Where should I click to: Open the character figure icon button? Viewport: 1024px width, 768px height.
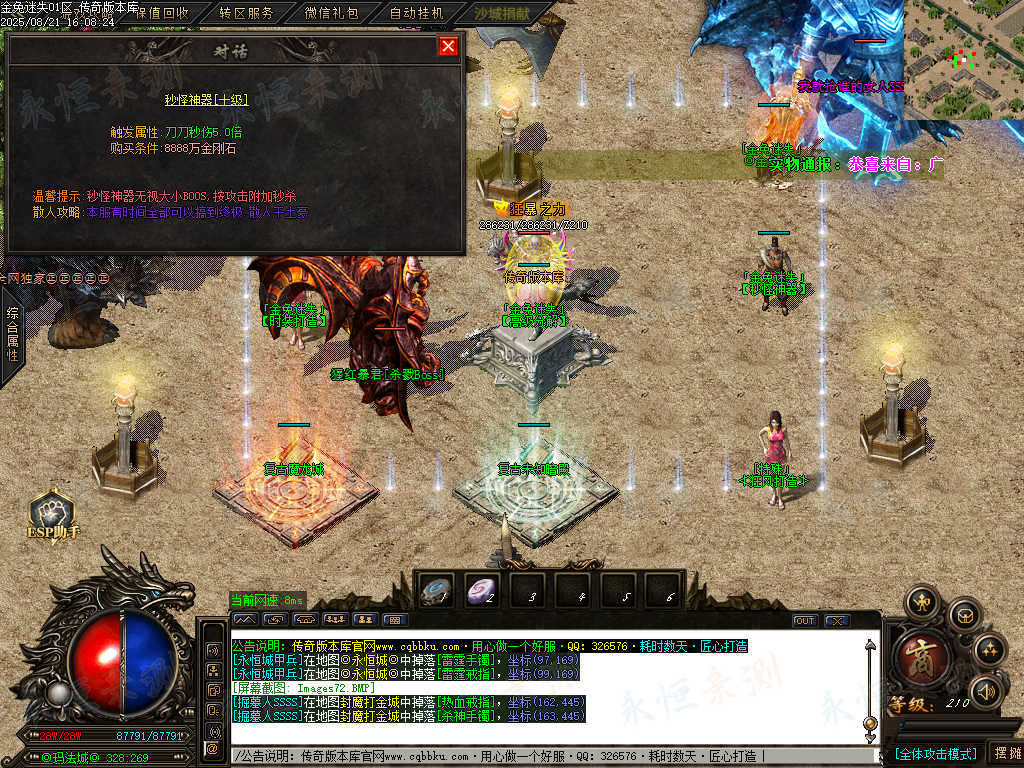coord(921,602)
